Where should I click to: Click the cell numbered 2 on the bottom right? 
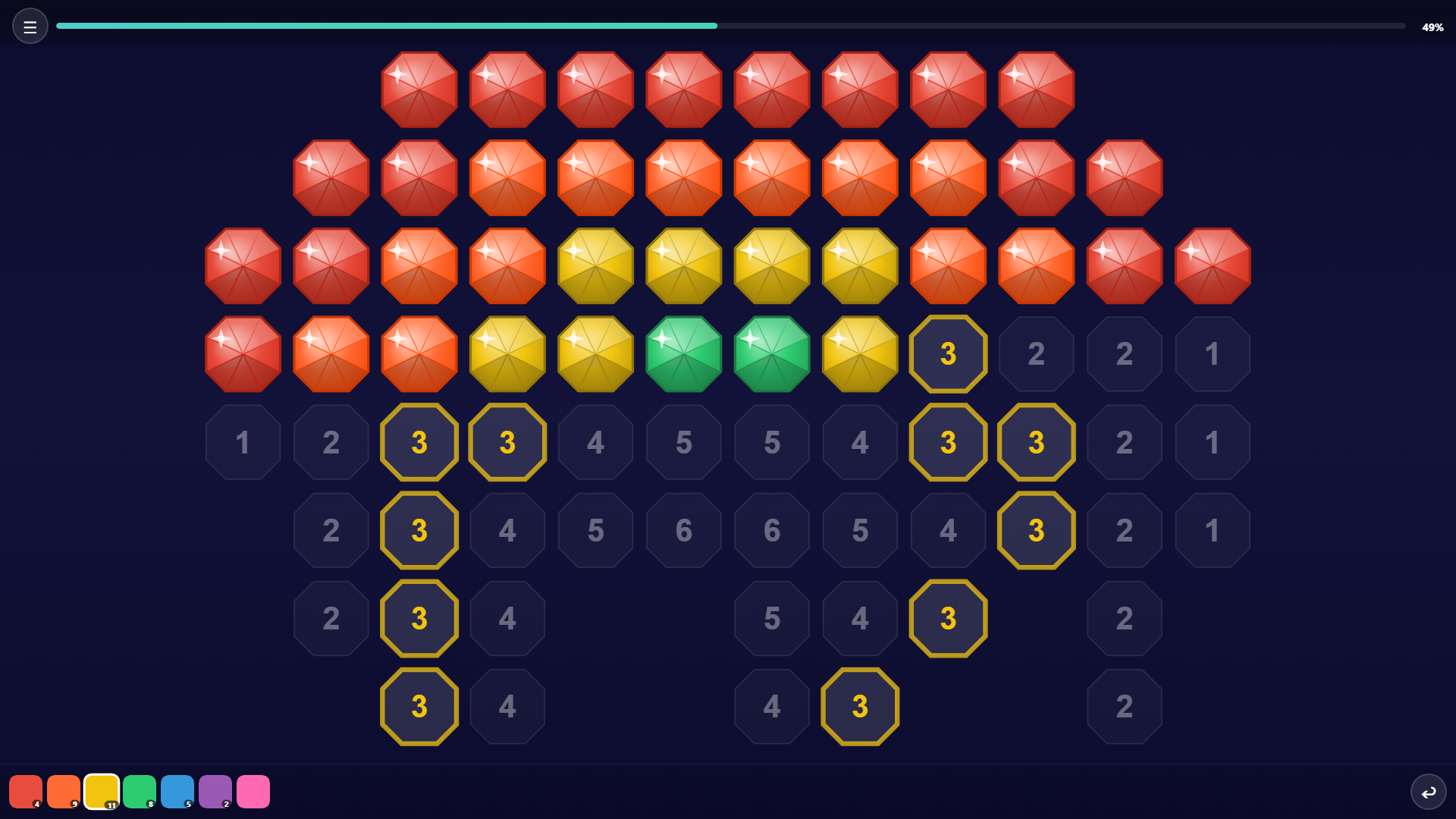tap(1124, 706)
